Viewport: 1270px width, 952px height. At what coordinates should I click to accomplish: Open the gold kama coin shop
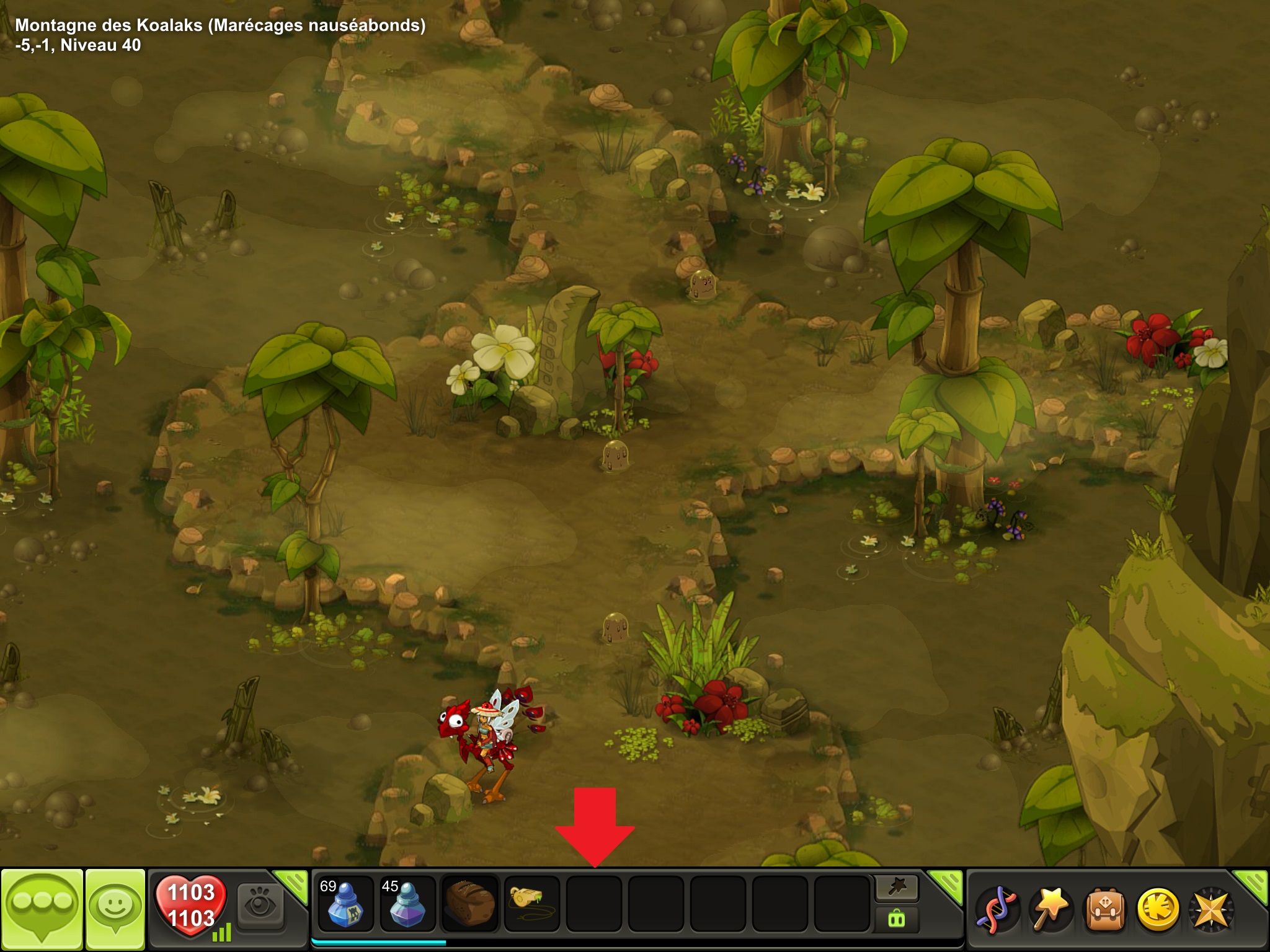coord(1158,910)
